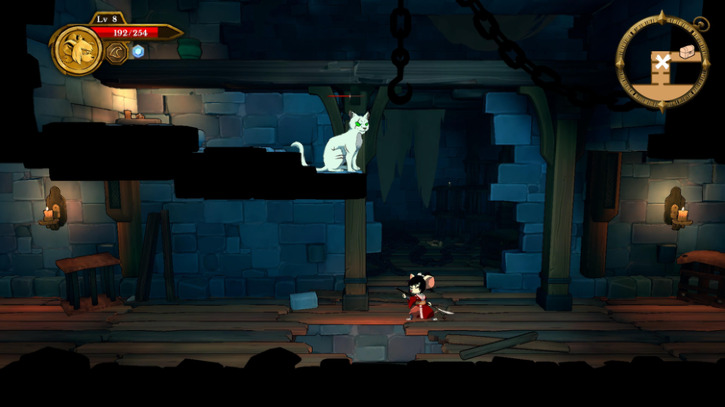Viewport: 725px width, 407px height.
Task: Click the treasure chest marker on minimap
Action: (x=686, y=50)
